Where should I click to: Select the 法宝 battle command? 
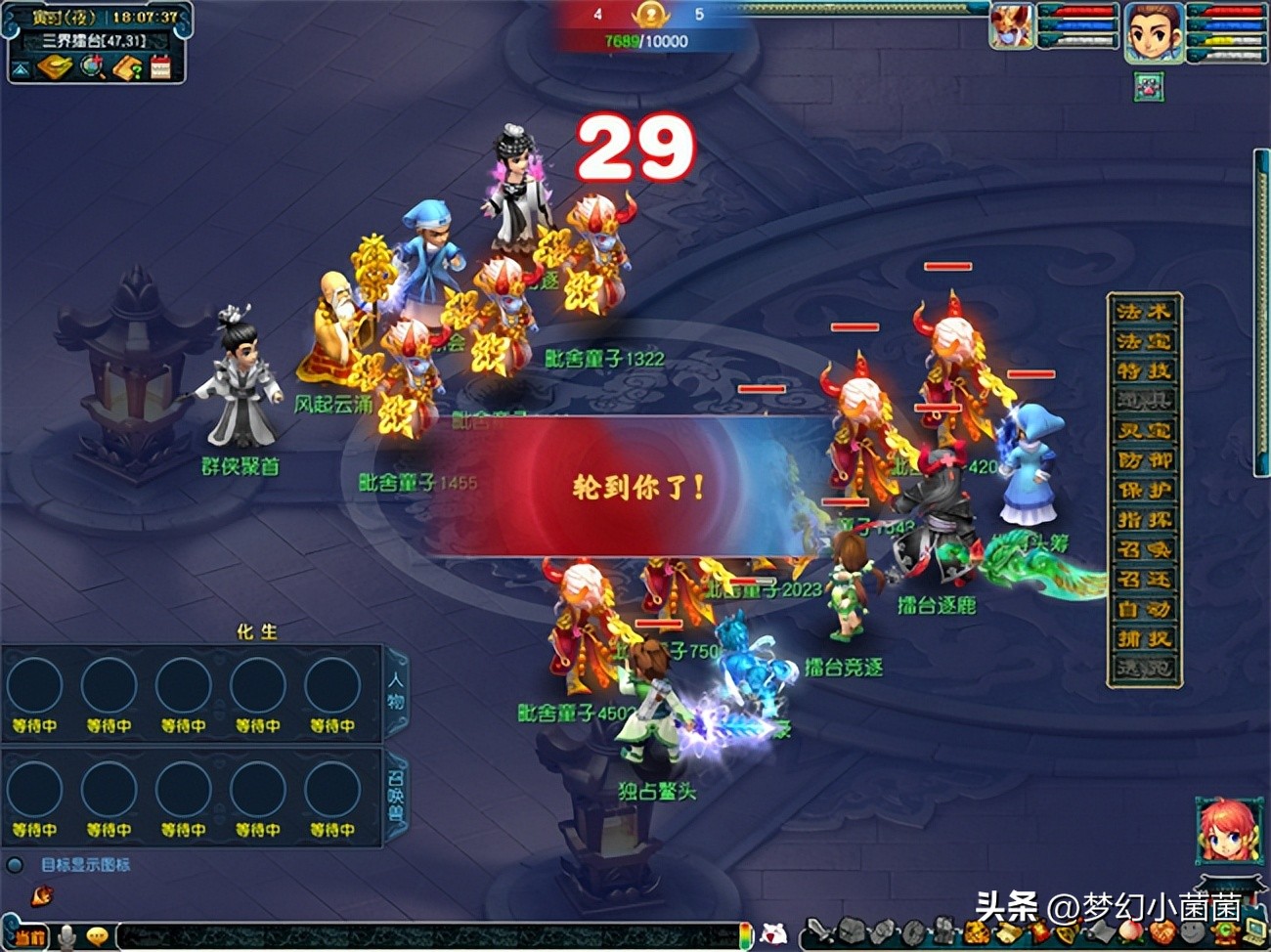click(x=1144, y=341)
